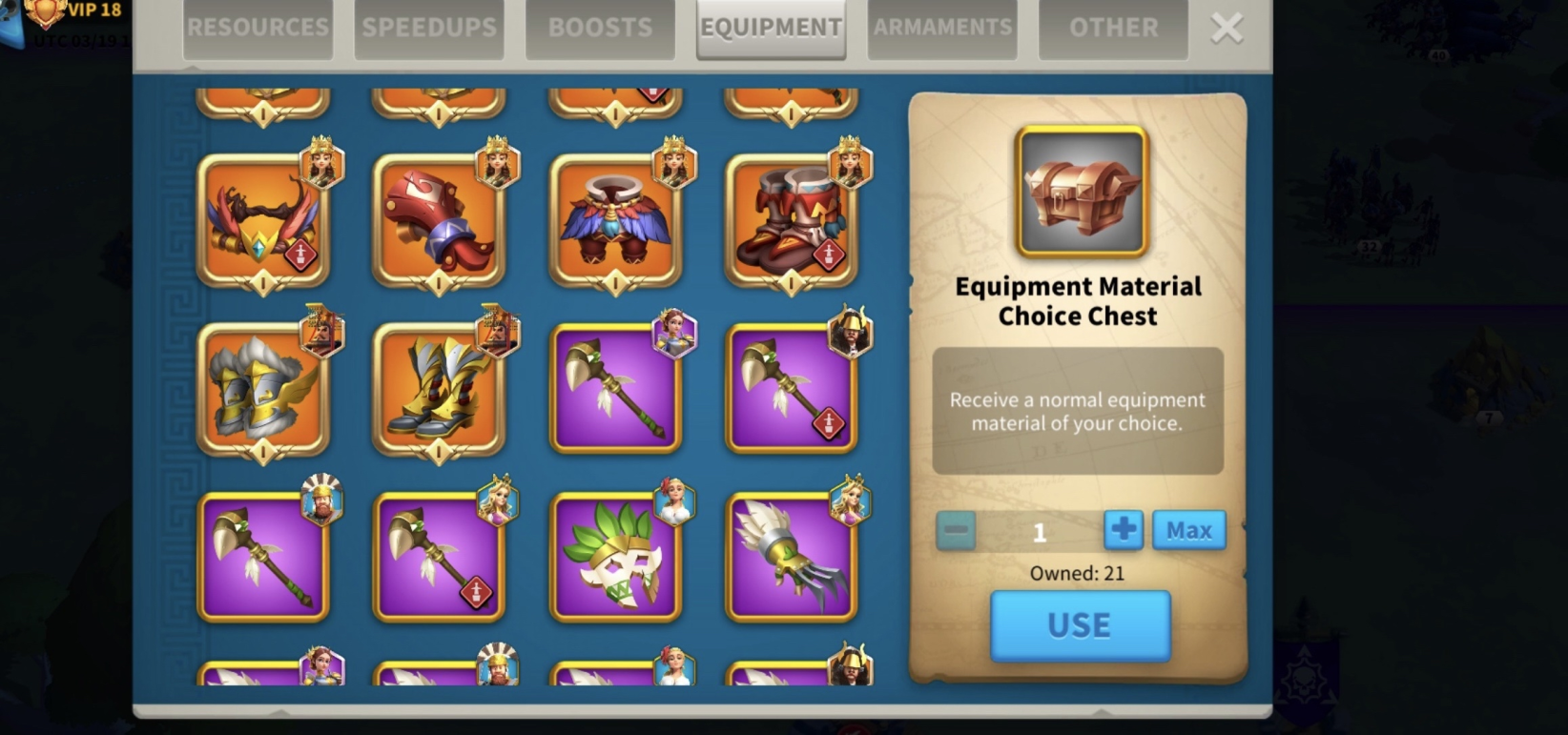The width and height of the screenshot is (1568, 735).
Task: Choose the red gauntlet equipment slot
Action: click(x=439, y=222)
